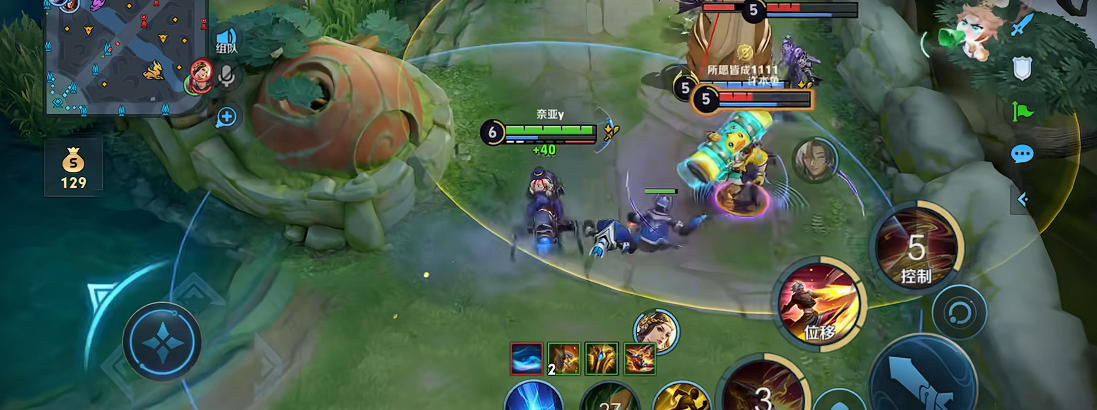This screenshot has height=410, width=1097.
Task: Toggle the microphone icon
Action: point(228,76)
